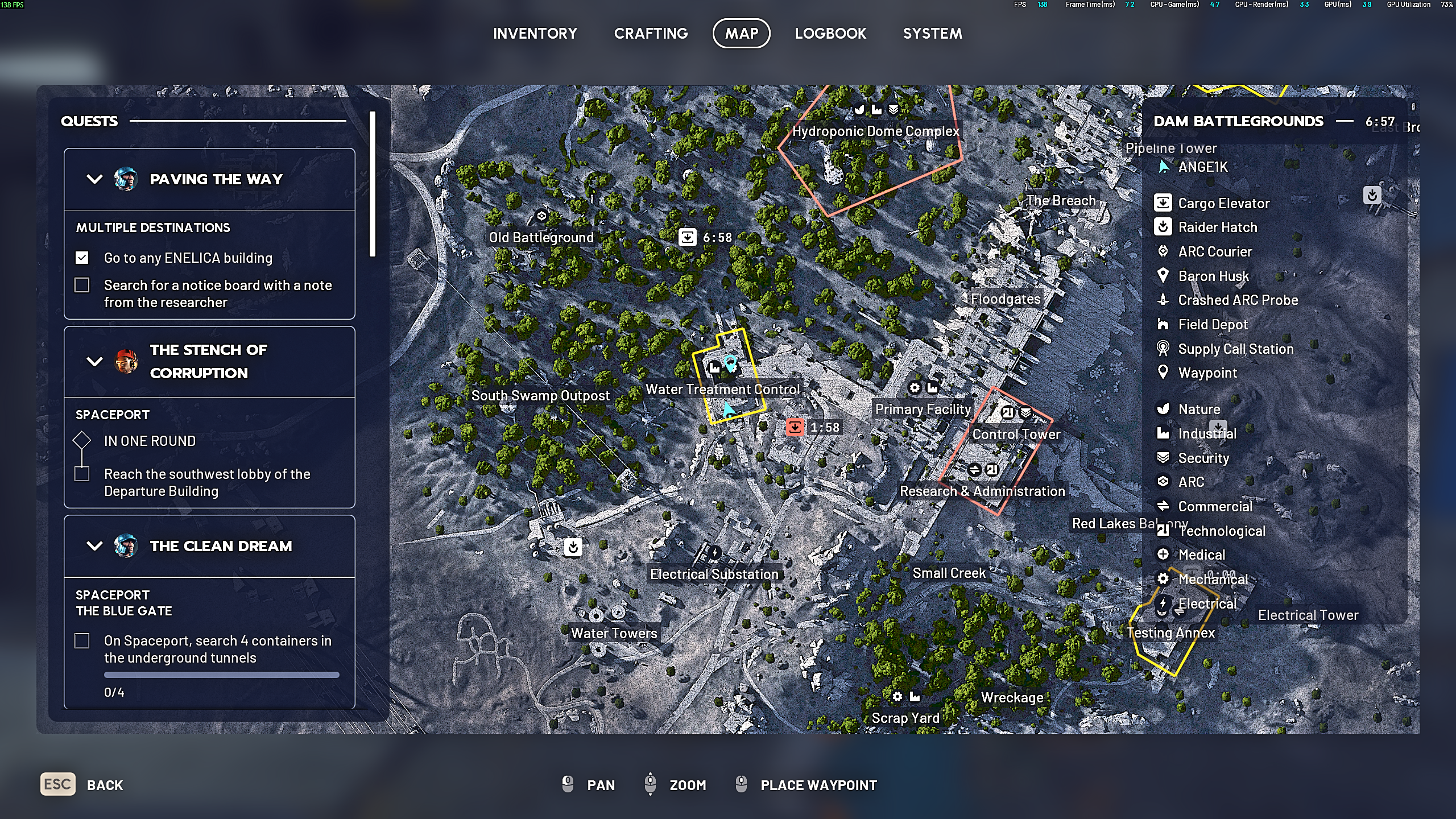
Task: Click the red elevator marker showing 1:58
Action: pyautogui.click(x=795, y=427)
